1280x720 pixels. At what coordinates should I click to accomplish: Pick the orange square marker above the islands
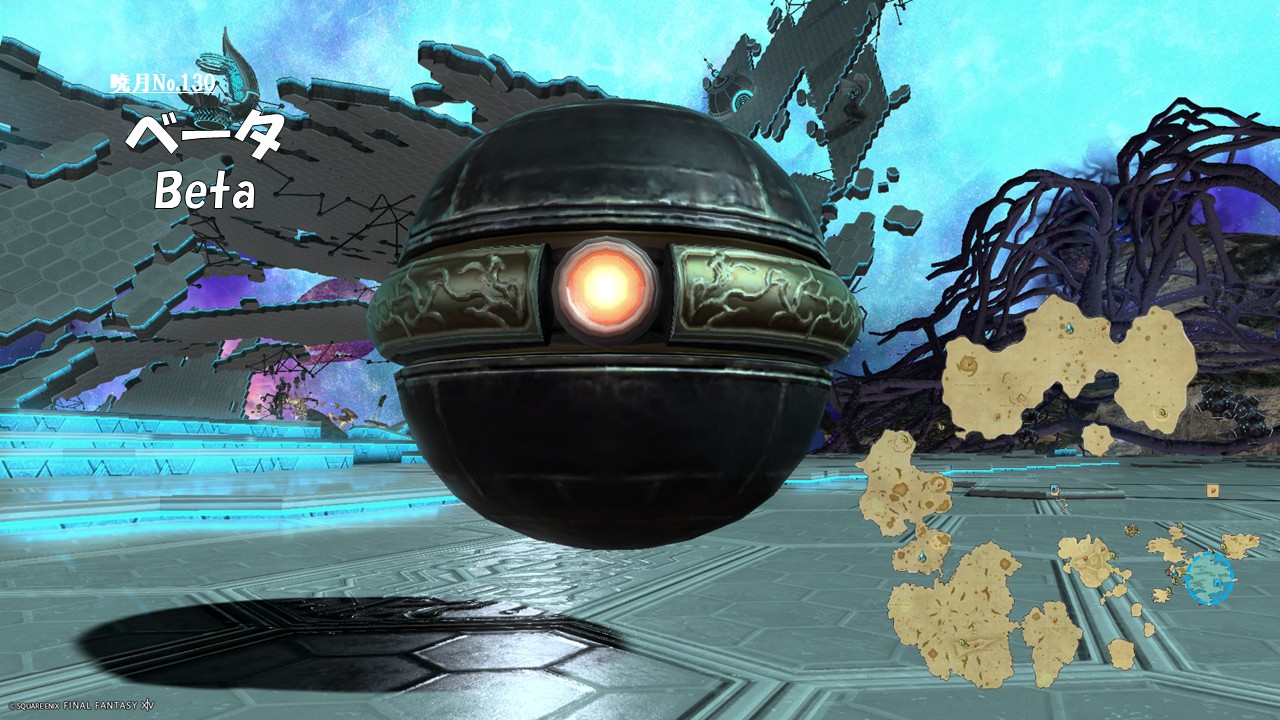tap(1212, 490)
